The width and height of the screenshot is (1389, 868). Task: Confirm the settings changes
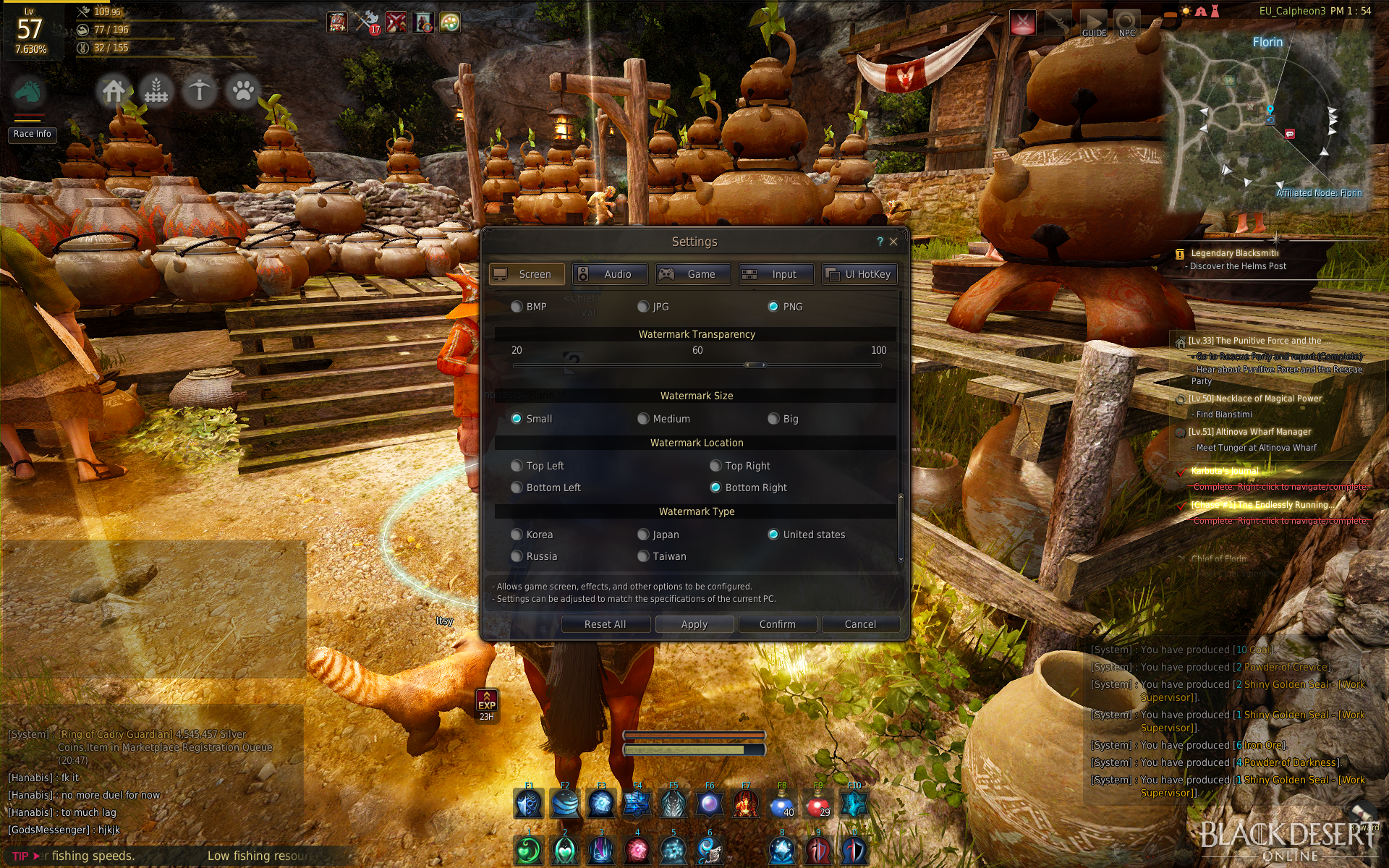click(778, 624)
